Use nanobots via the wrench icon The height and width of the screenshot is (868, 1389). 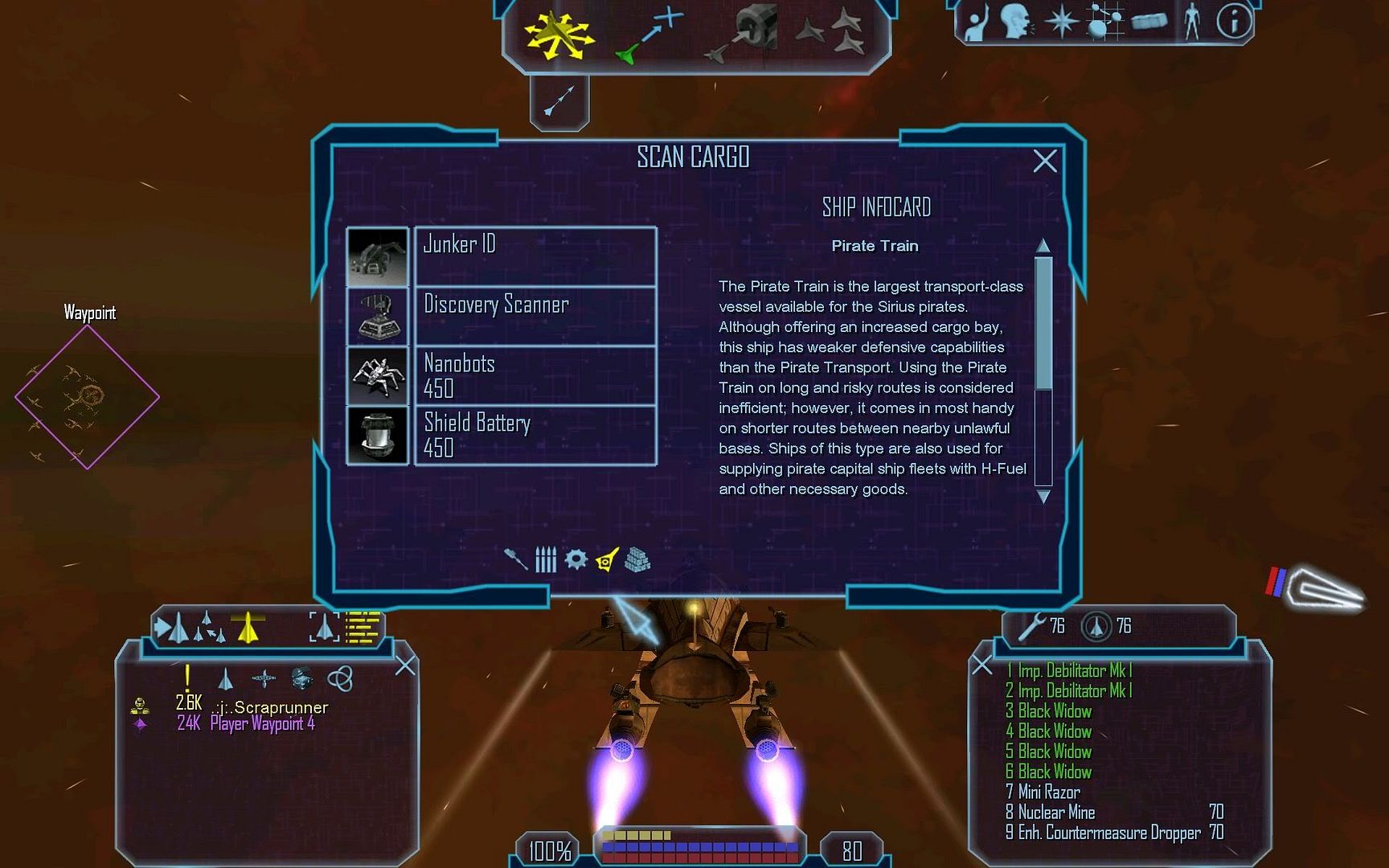pyautogui.click(x=1032, y=626)
